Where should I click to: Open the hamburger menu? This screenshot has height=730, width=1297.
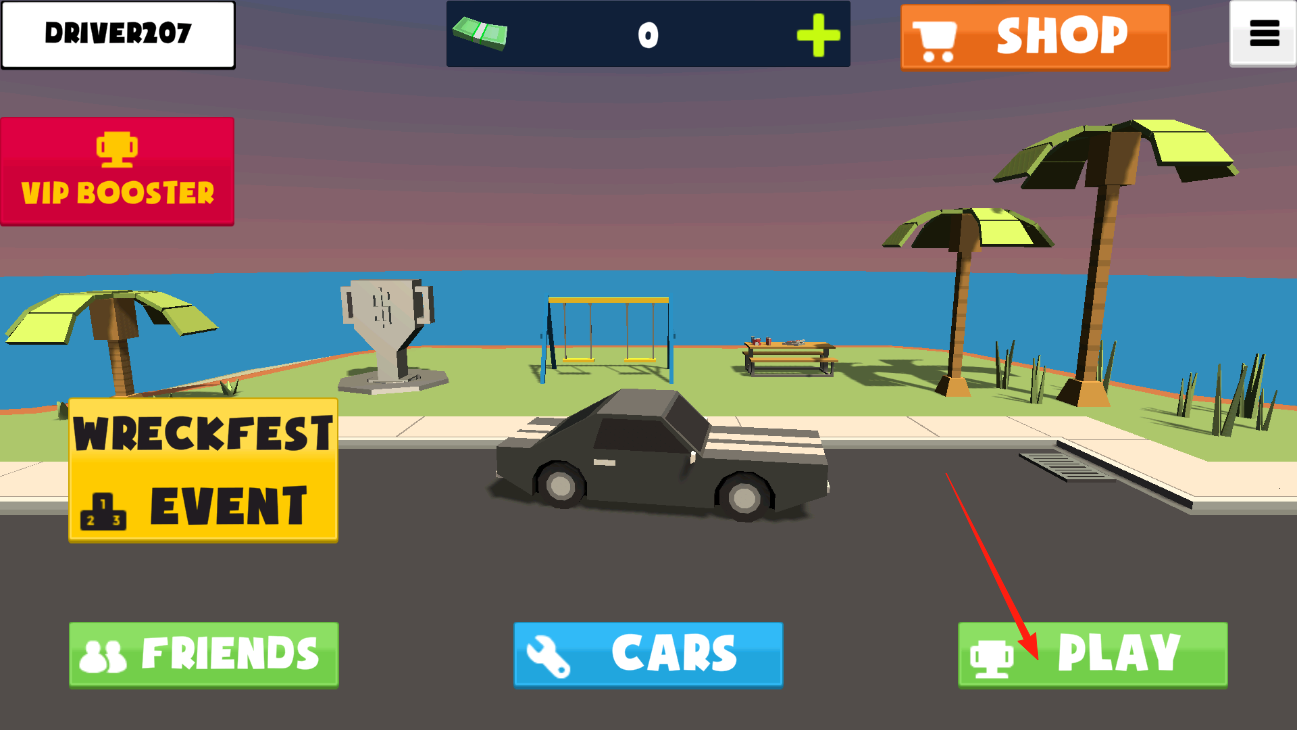(1263, 35)
